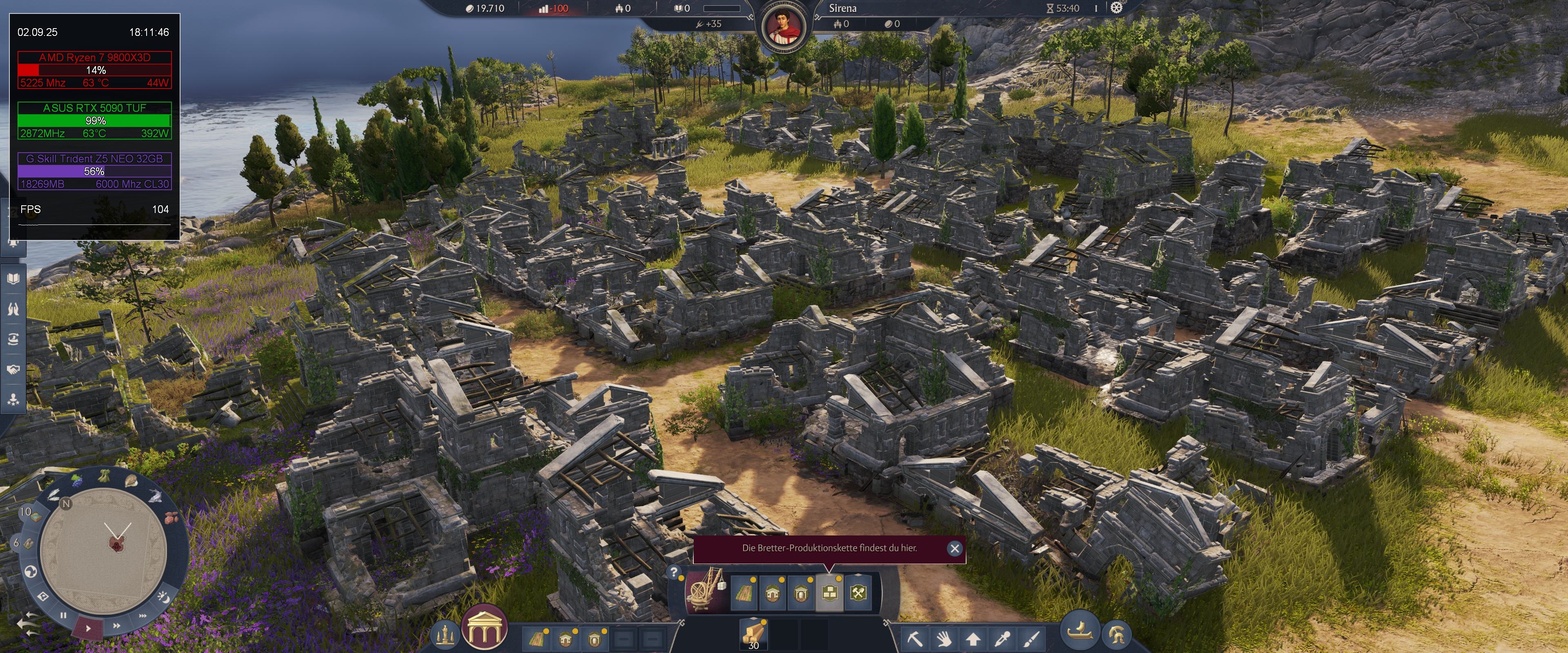Viewport: 1568px width, 653px height.
Task: Open the open book codex icon
Action: click(x=13, y=279)
